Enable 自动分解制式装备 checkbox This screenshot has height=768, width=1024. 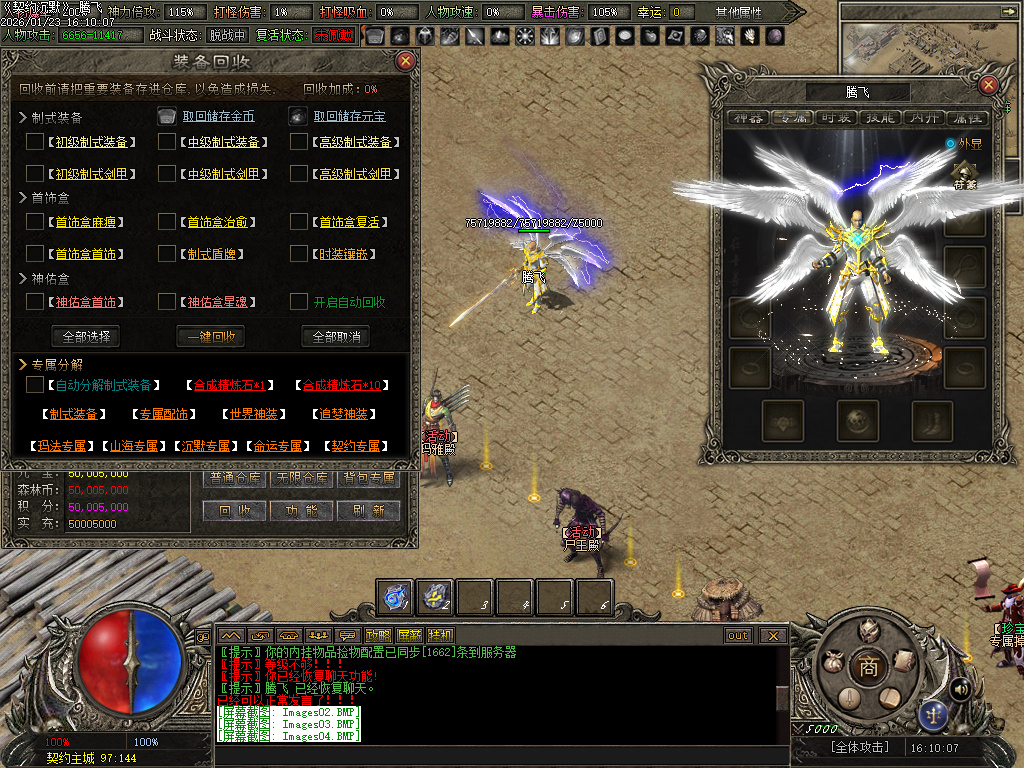(x=36, y=385)
